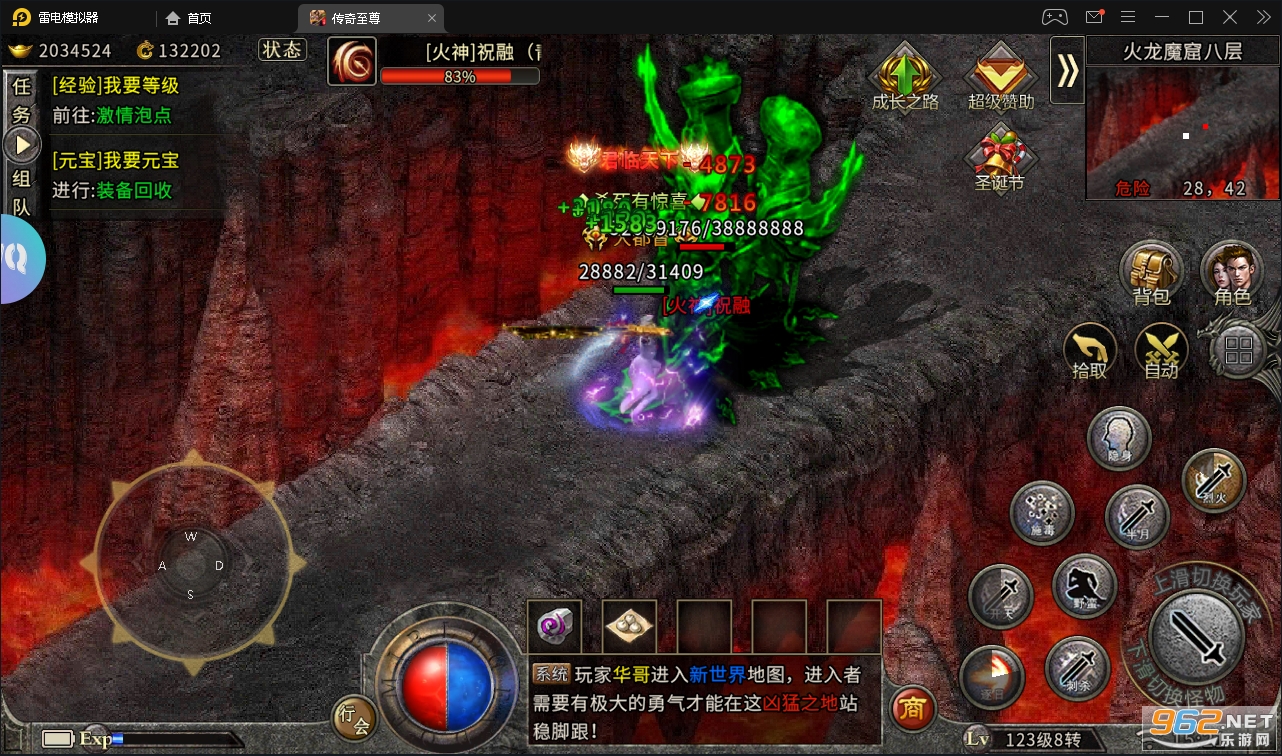Cast the 烈火 fire sword skill
This screenshot has width=1282, height=756.
coord(1213,480)
